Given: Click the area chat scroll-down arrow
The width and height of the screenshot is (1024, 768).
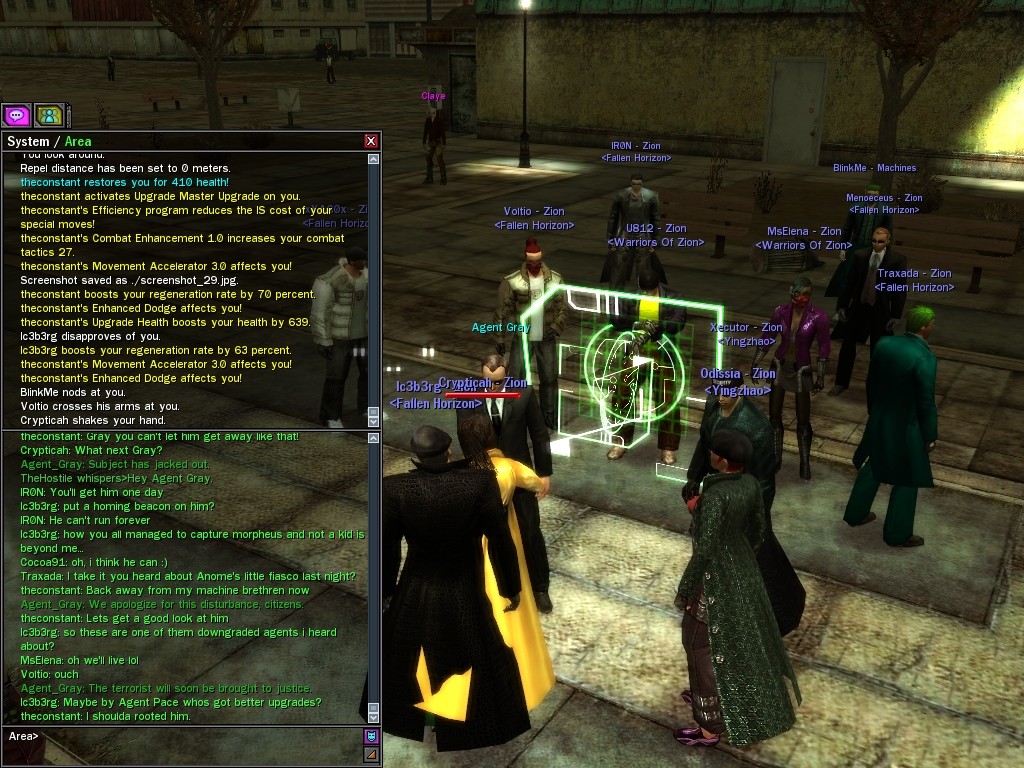Looking at the screenshot, I should click(x=373, y=716).
